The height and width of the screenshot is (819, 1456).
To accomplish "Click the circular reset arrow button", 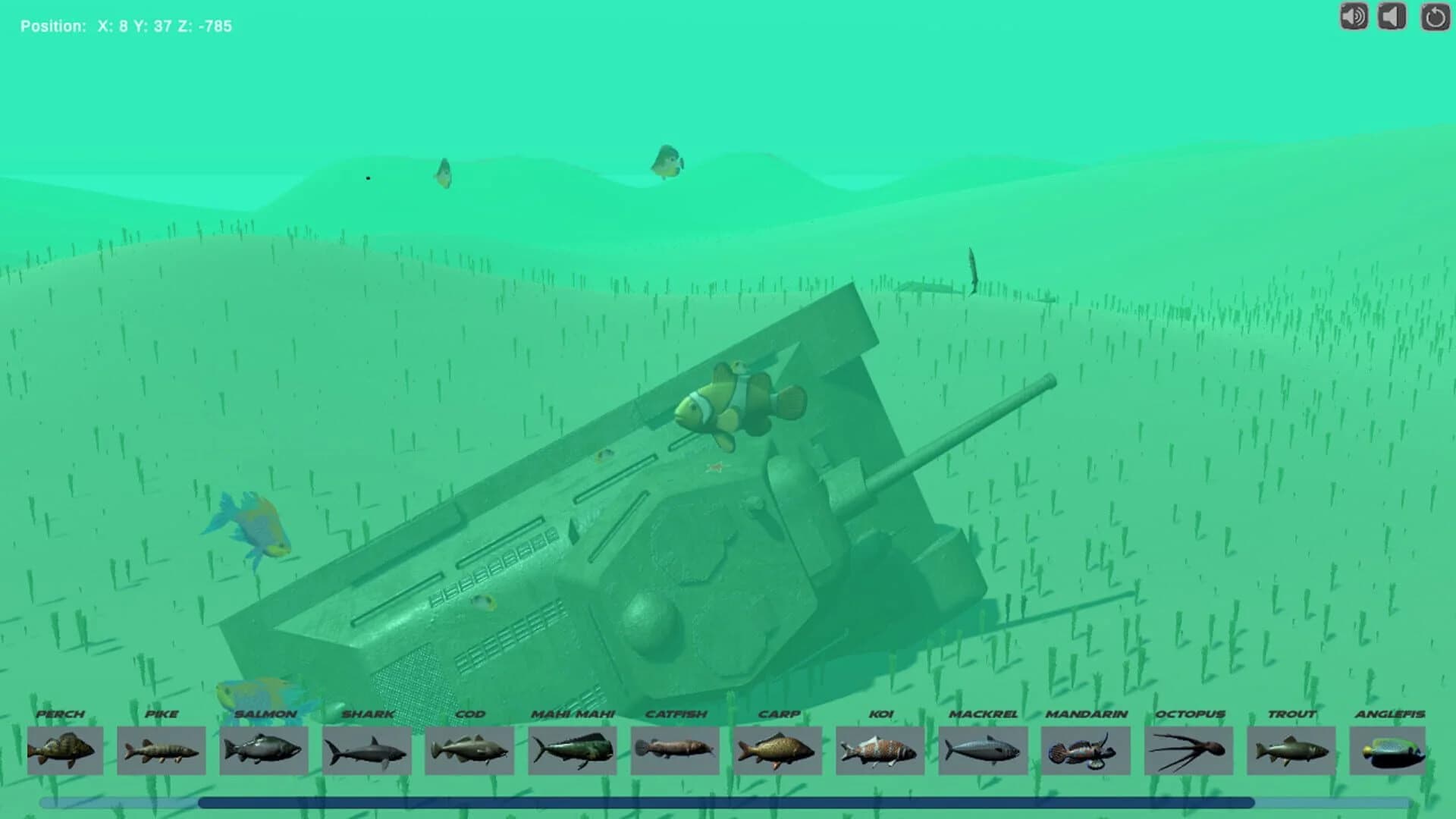I will point(1435,17).
